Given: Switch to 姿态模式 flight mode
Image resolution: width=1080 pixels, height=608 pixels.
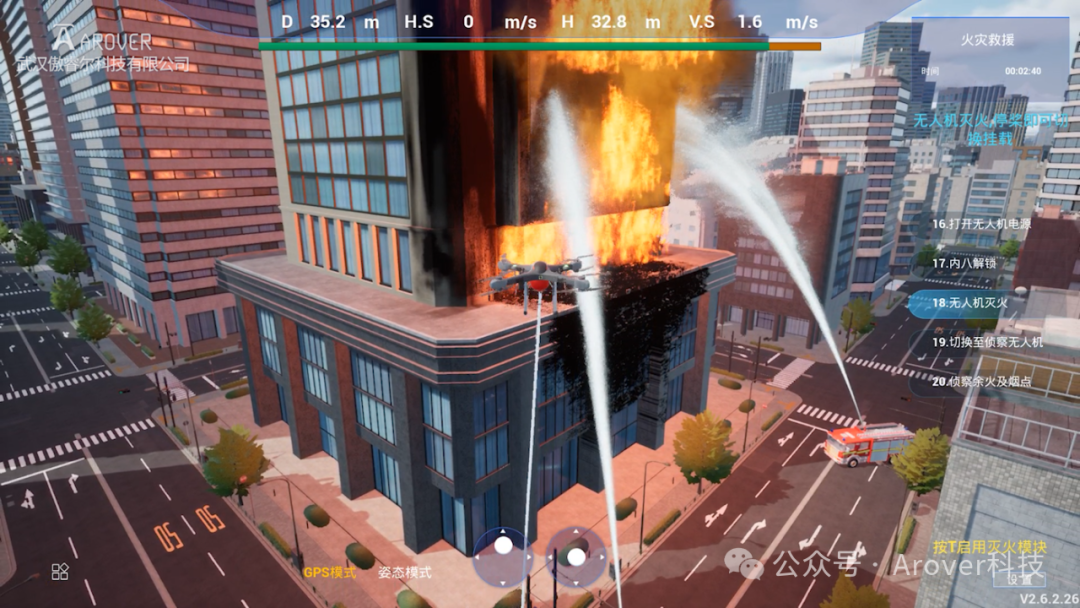Looking at the screenshot, I should 404,573.
